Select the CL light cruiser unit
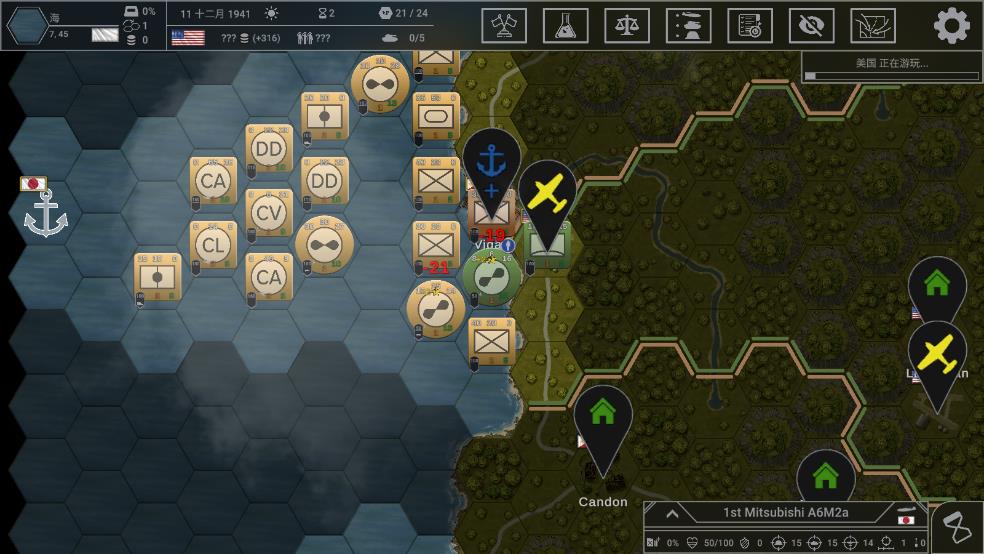This screenshot has height=554, width=984. [x=212, y=245]
